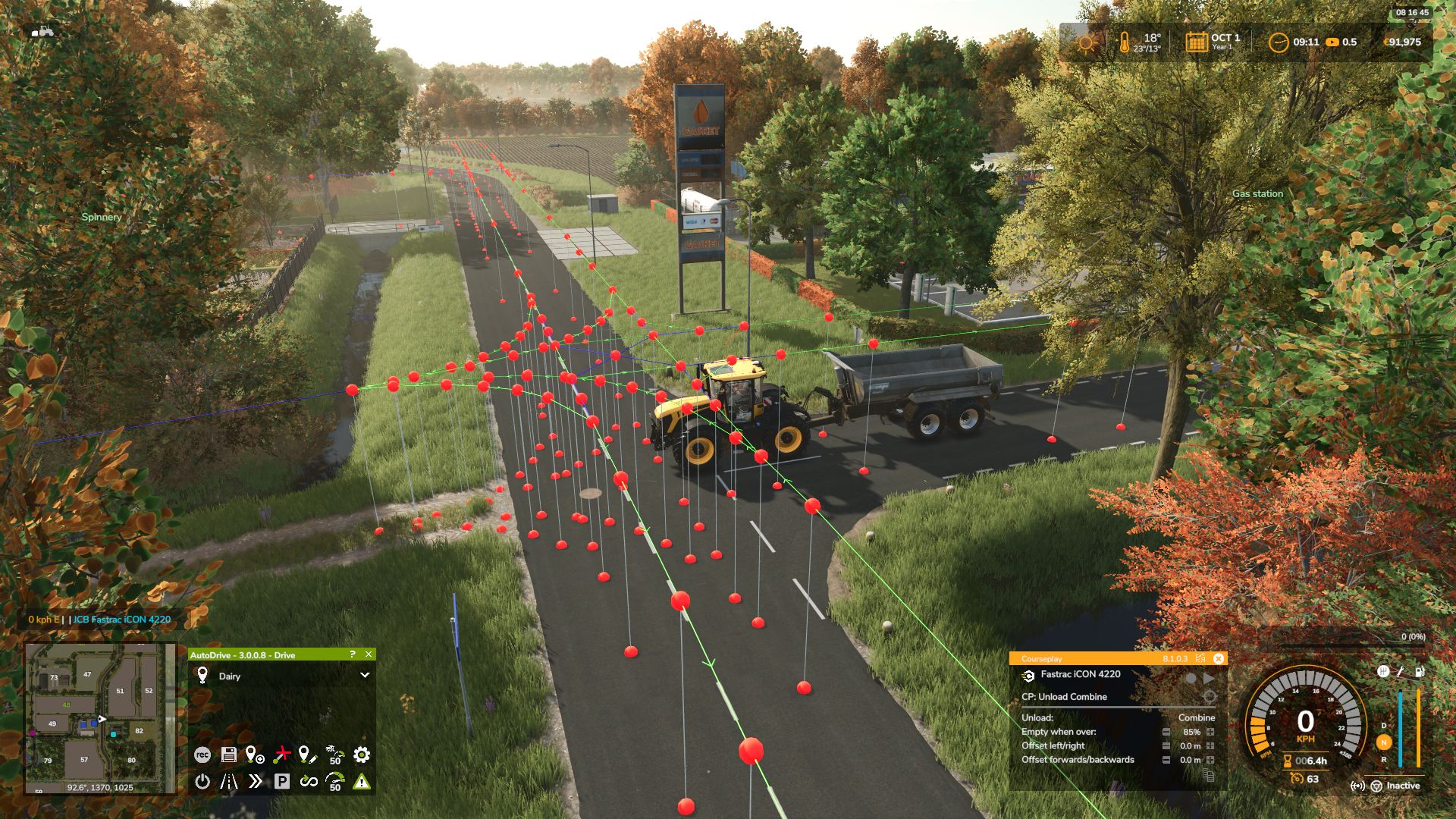Open AutoDrive settings gear
Viewport: 1456px width, 819px height.
point(362,755)
